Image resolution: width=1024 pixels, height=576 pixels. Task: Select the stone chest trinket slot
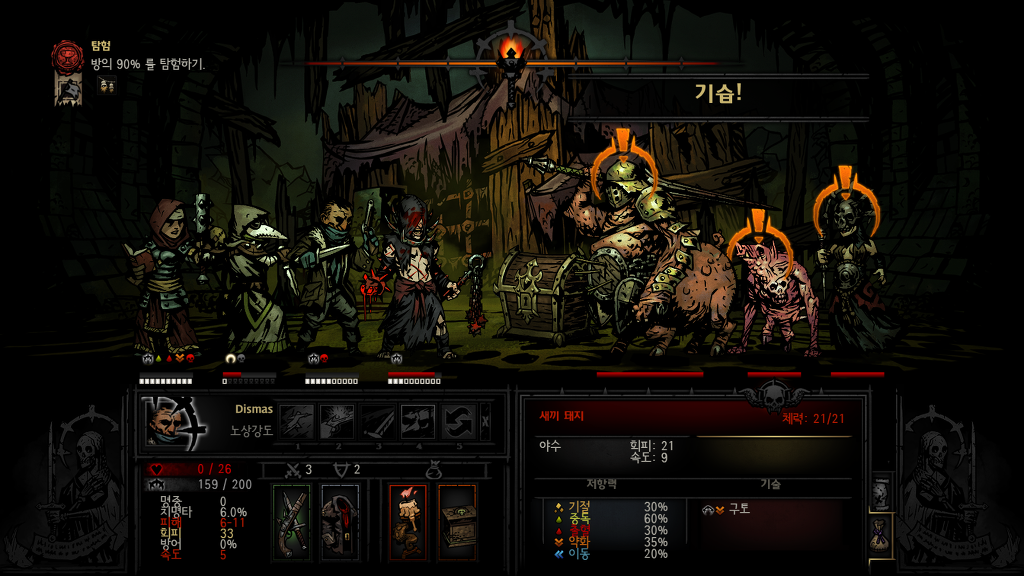(x=457, y=520)
